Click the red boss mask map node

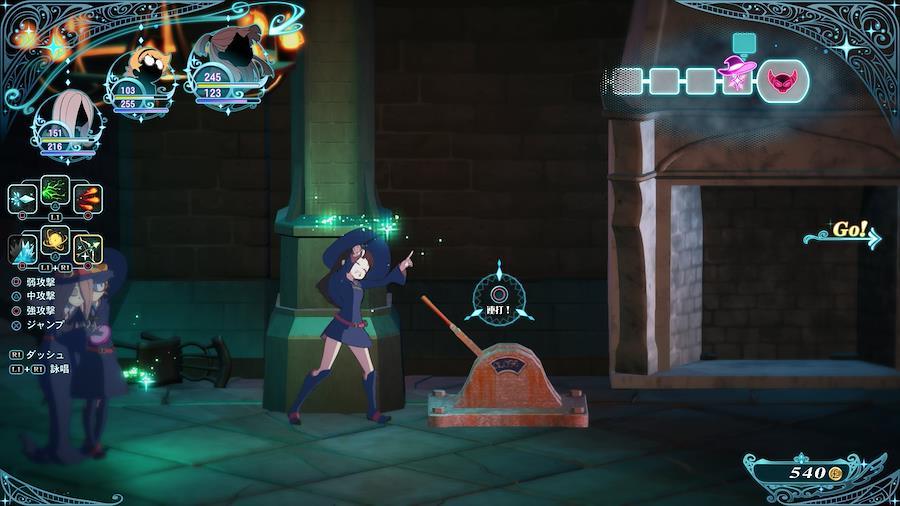(783, 79)
